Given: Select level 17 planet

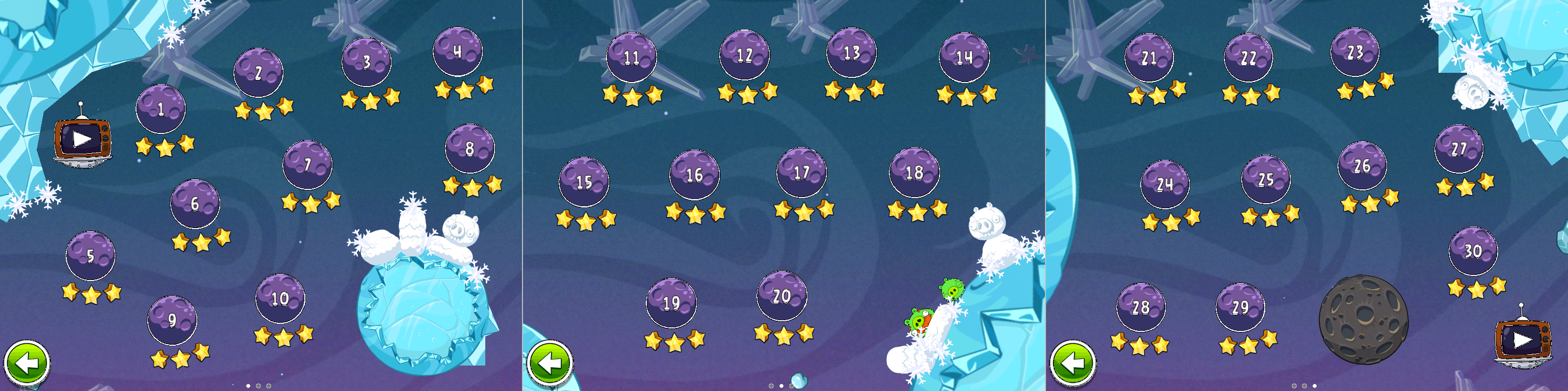Looking at the screenshot, I should (801, 173).
